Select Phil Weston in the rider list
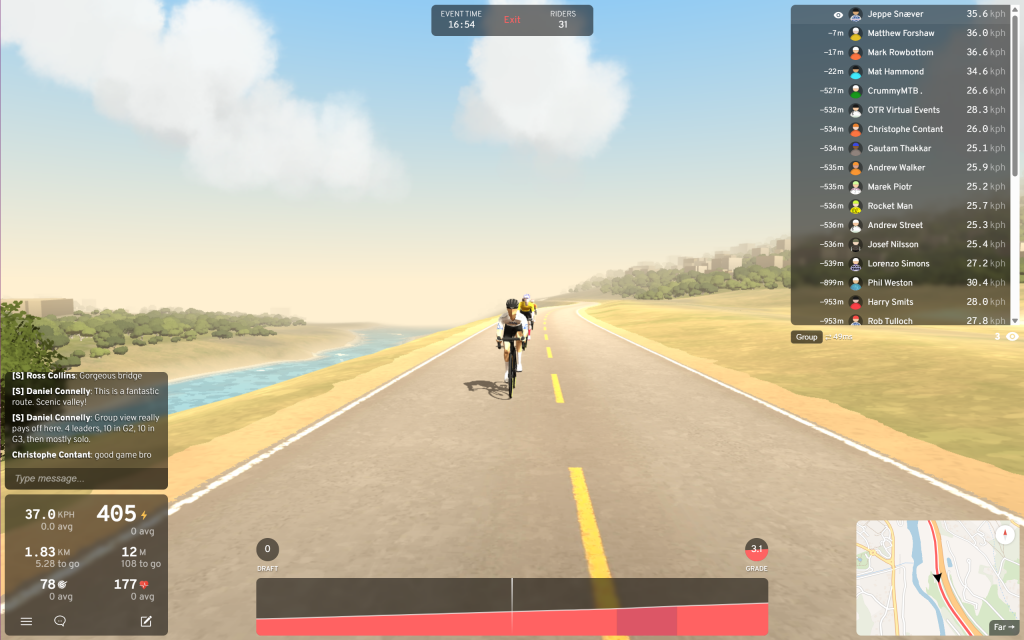 [891, 283]
